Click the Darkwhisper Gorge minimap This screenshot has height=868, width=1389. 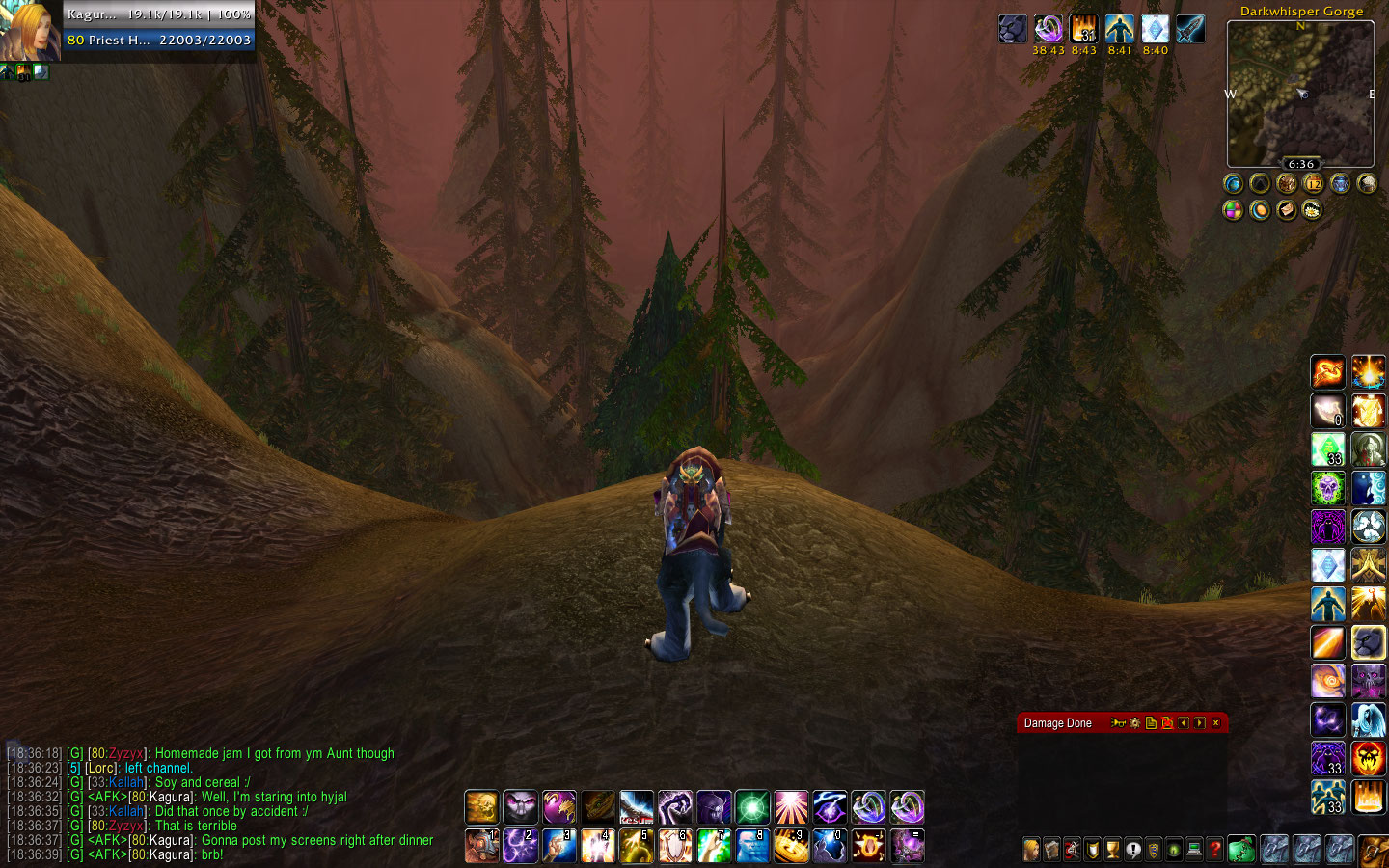1300,94
